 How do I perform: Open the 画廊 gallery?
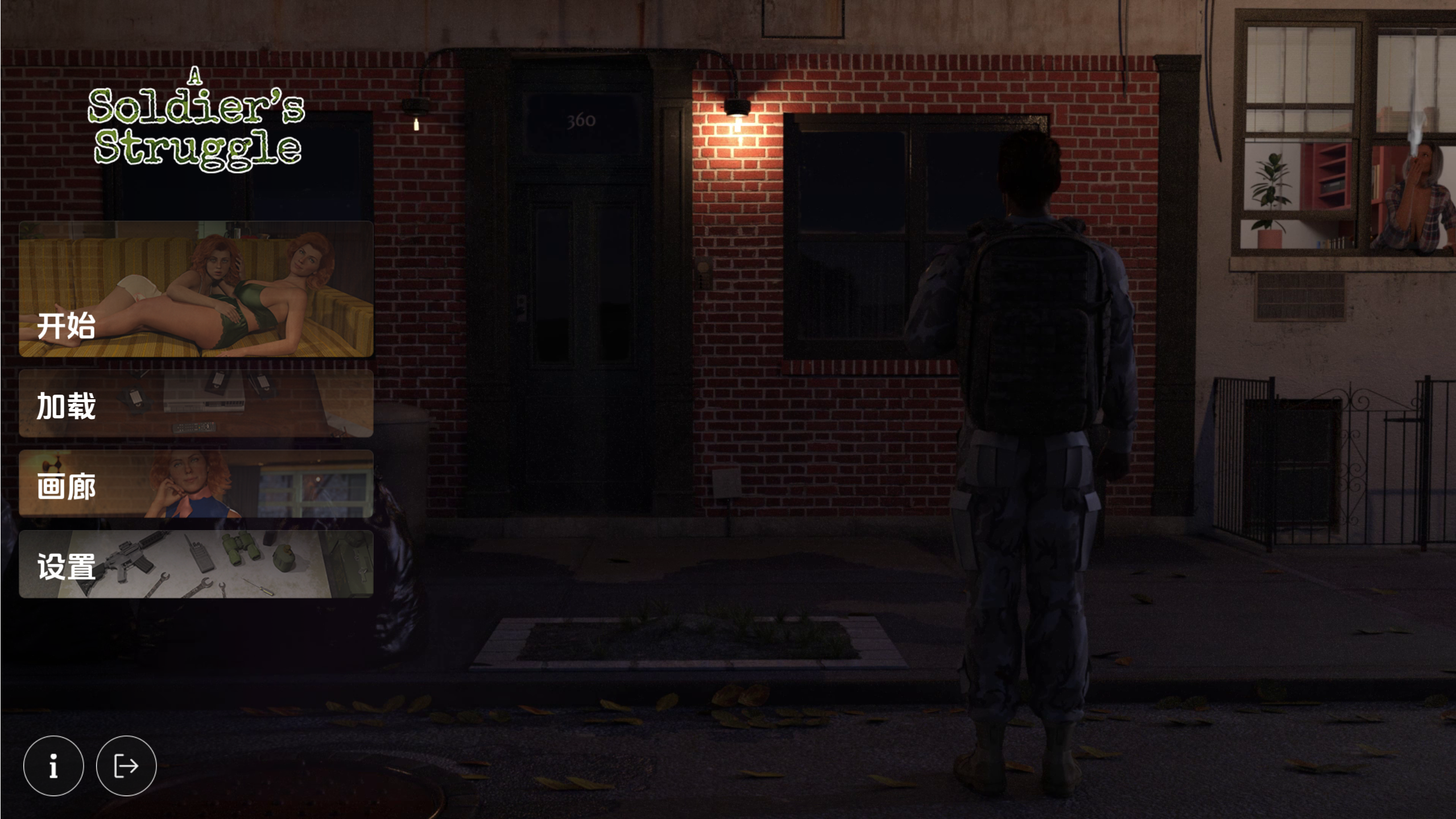pos(196,484)
